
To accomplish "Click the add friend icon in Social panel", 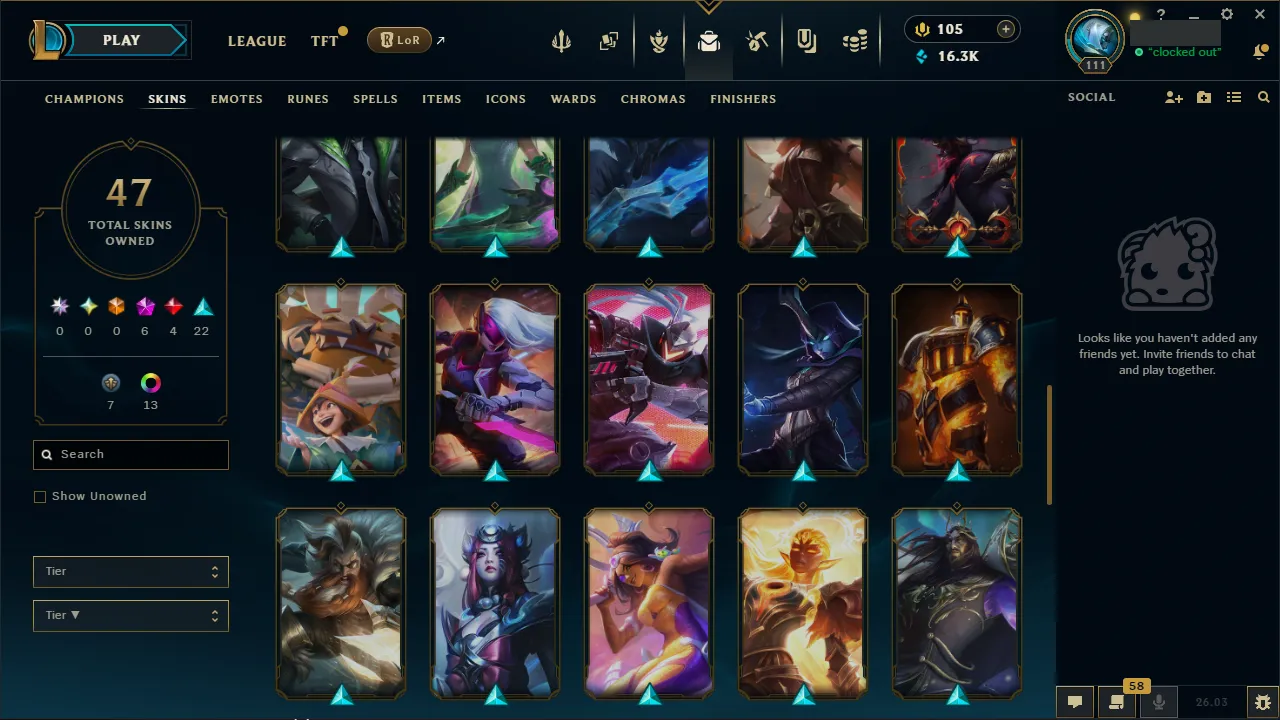I will (1173, 97).
